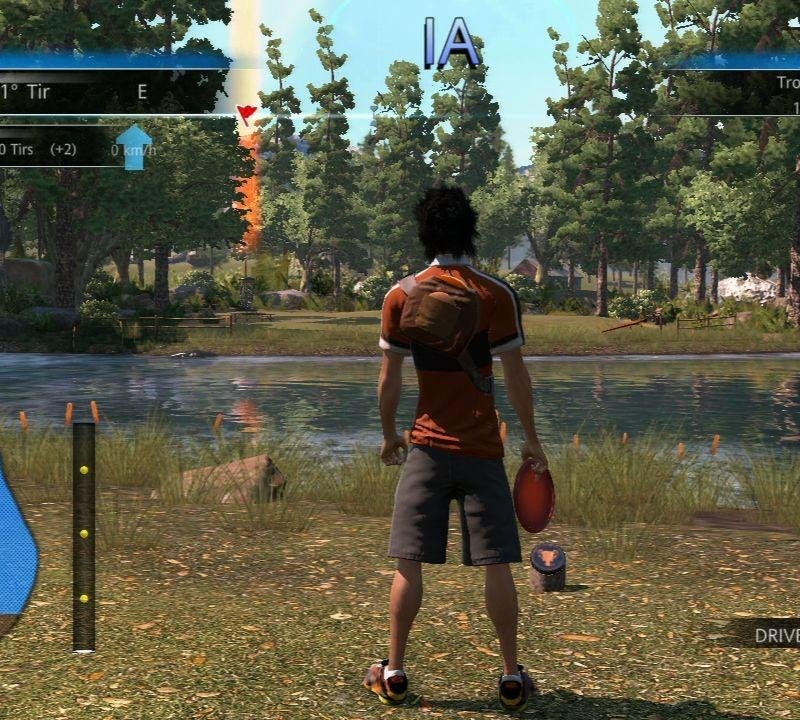This screenshot has width=800, height=720.
Task: Select the DRIVE disc type label
Action: coord(776,635)
